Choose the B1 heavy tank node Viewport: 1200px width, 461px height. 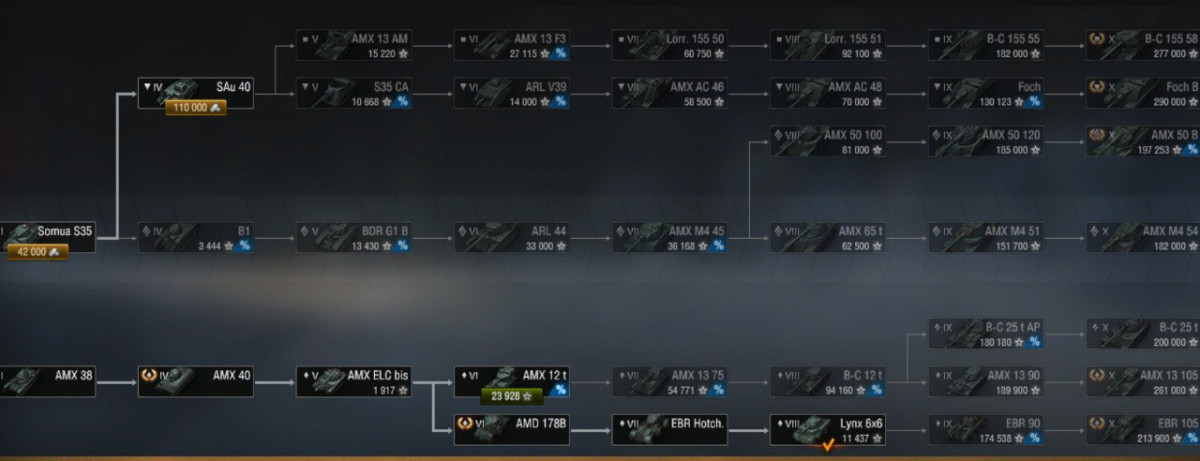195,237
